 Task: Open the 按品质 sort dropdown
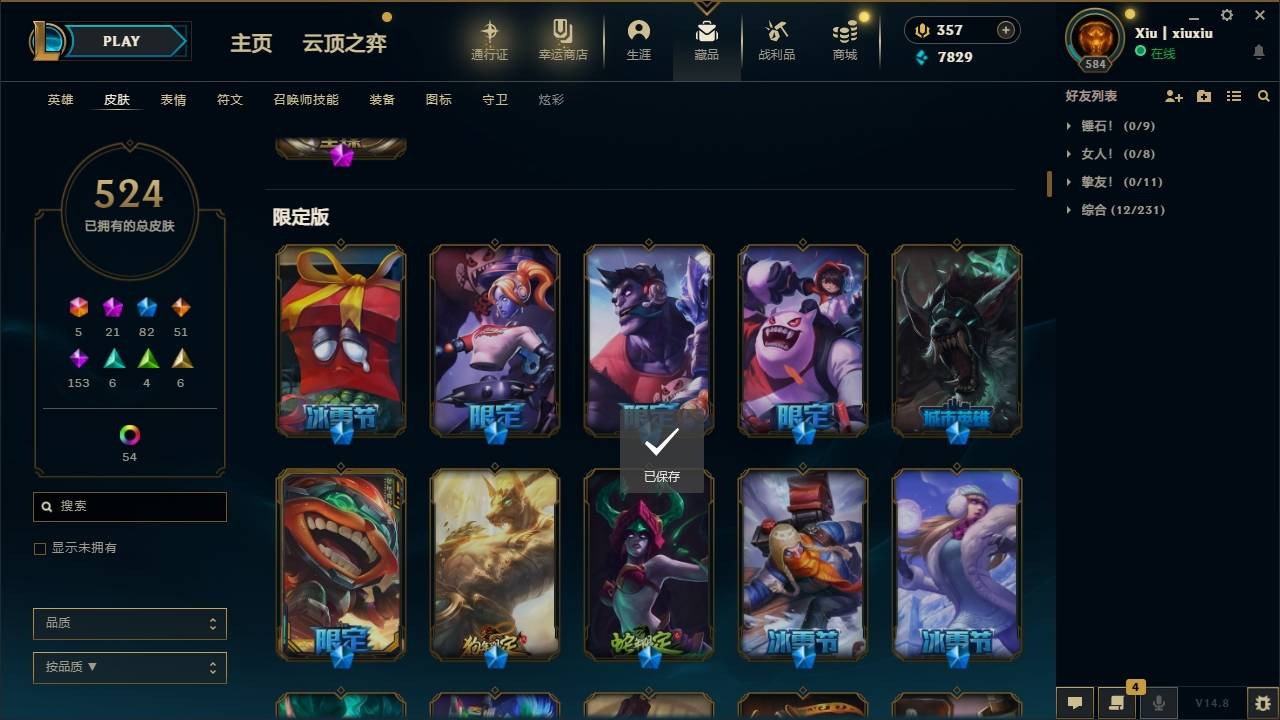[129, 667]
